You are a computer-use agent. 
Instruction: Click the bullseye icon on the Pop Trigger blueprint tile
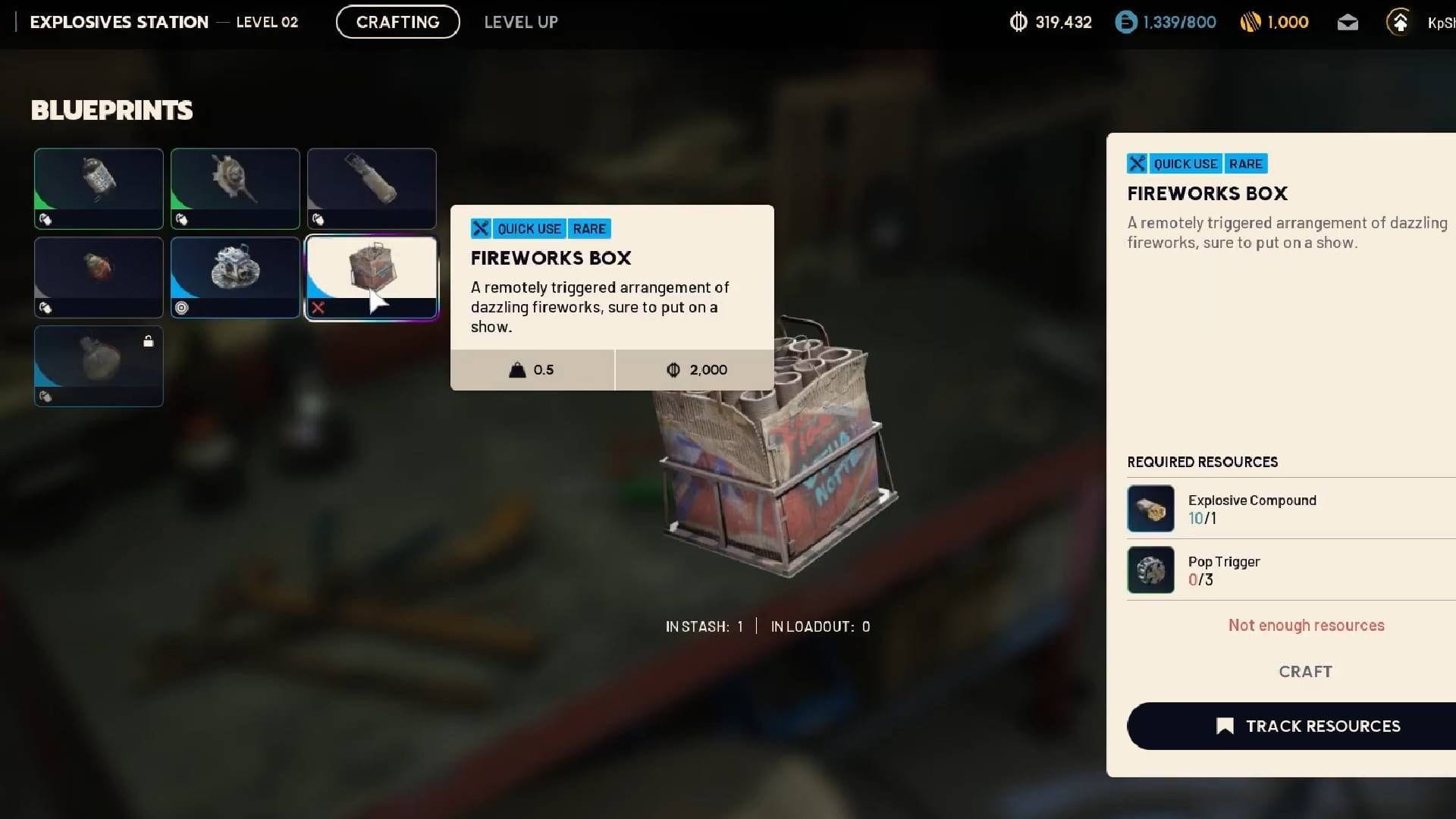pos(180,307)
